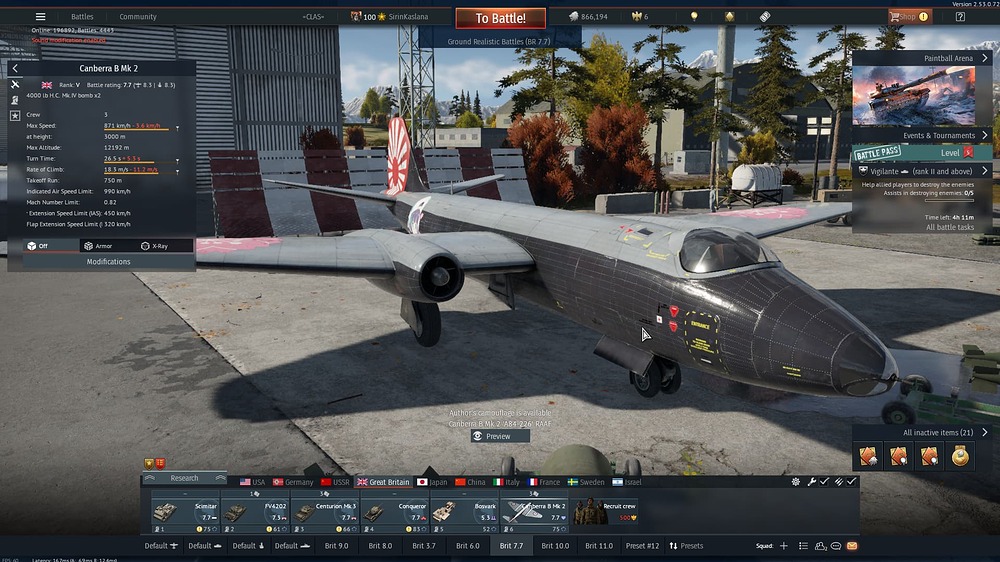The image size is (1000, 562).
Task: Choose the Conqueror vehicle slot
Action: 394,511
